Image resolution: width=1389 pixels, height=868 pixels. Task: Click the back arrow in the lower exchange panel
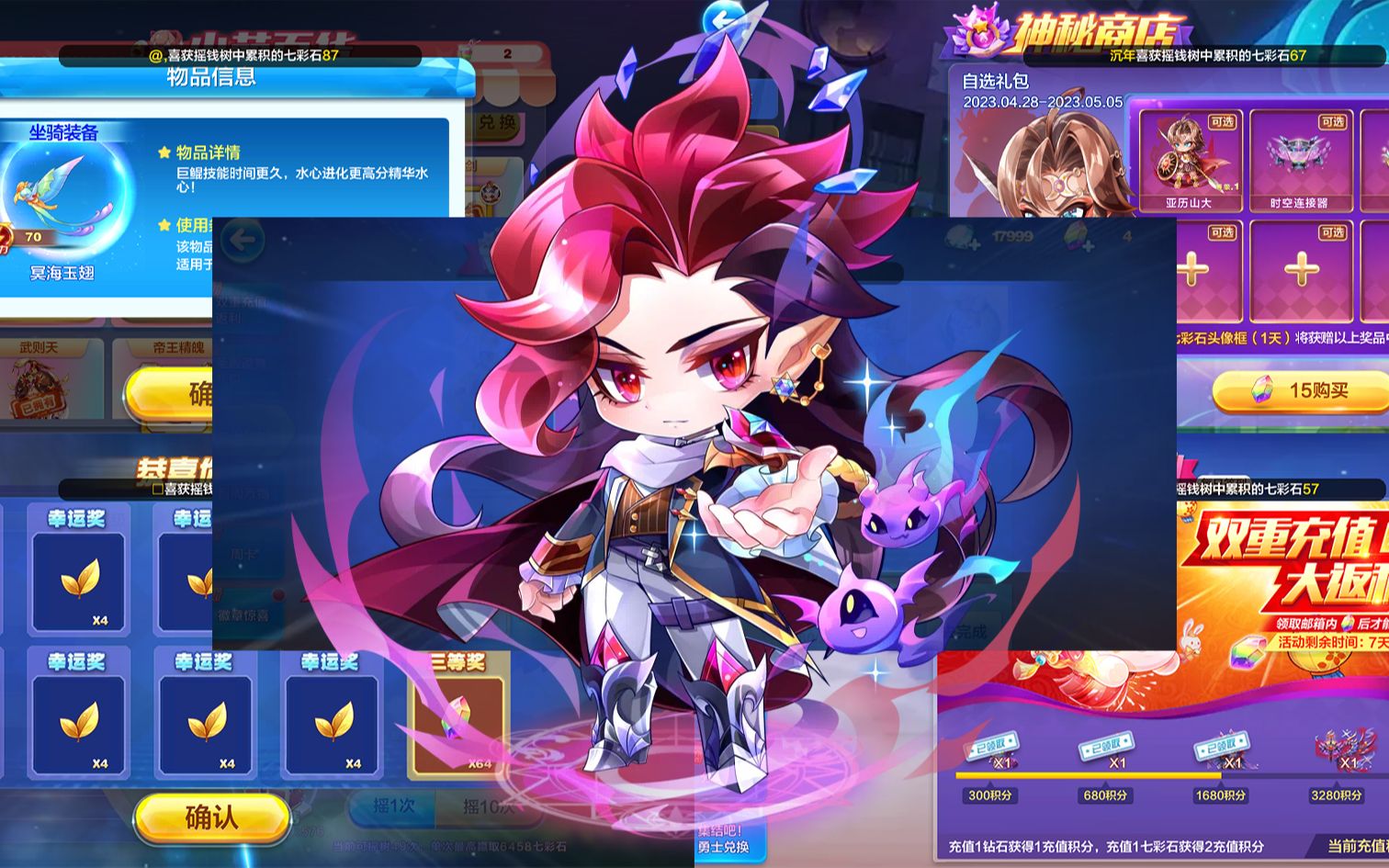[242, 241]
